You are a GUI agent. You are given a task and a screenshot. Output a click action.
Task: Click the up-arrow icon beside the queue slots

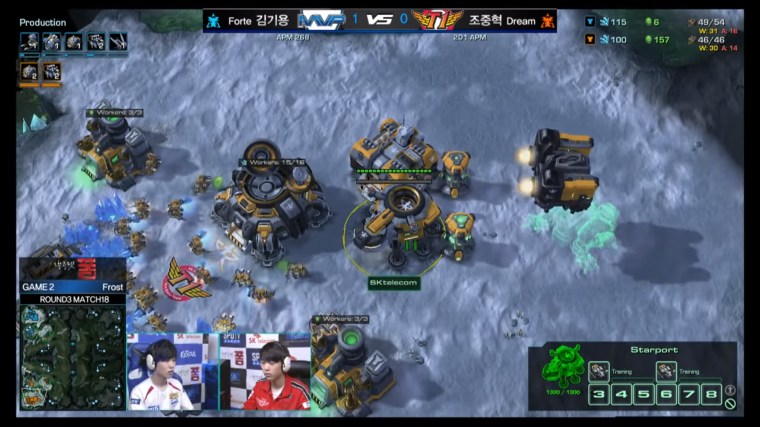[x=730, y=390]
